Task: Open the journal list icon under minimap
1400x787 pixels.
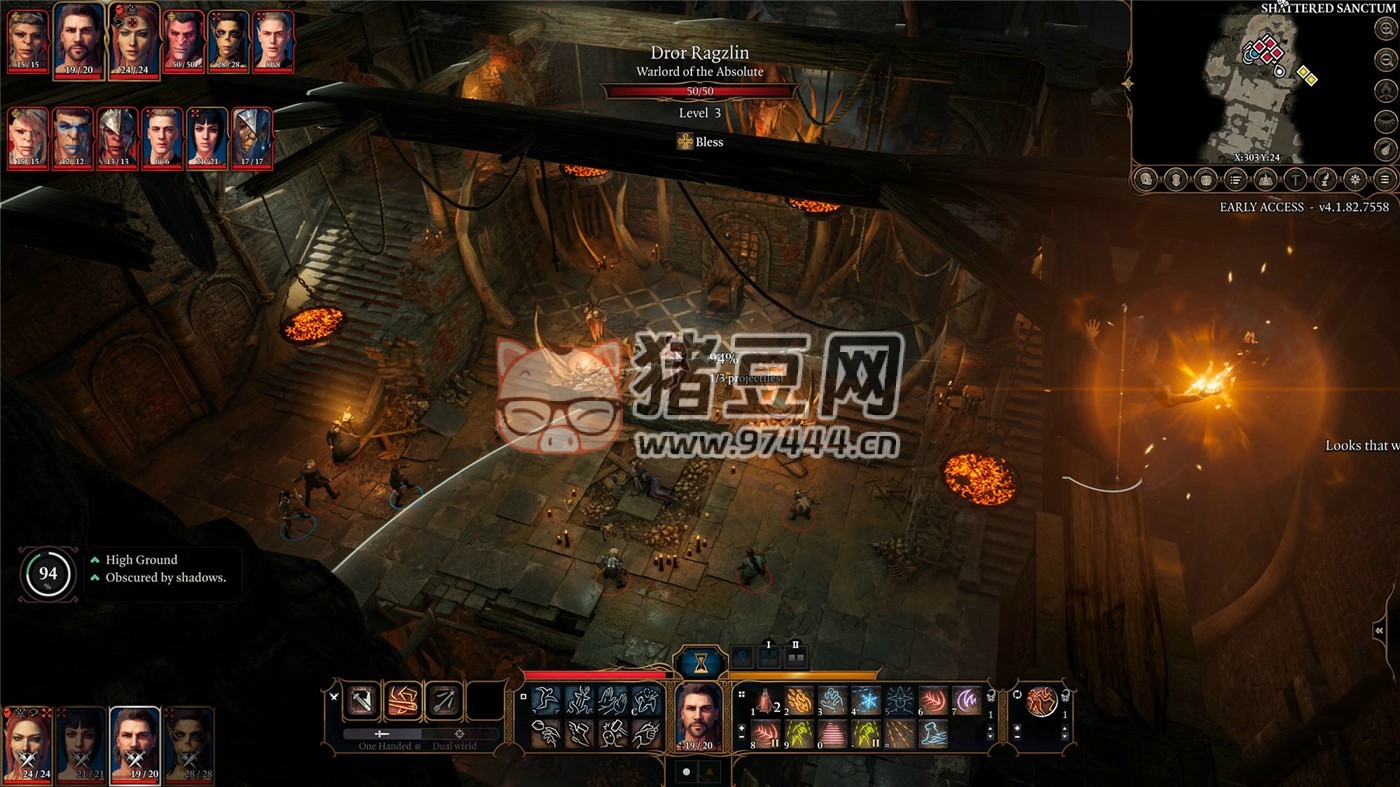Action: (1236, 180)
